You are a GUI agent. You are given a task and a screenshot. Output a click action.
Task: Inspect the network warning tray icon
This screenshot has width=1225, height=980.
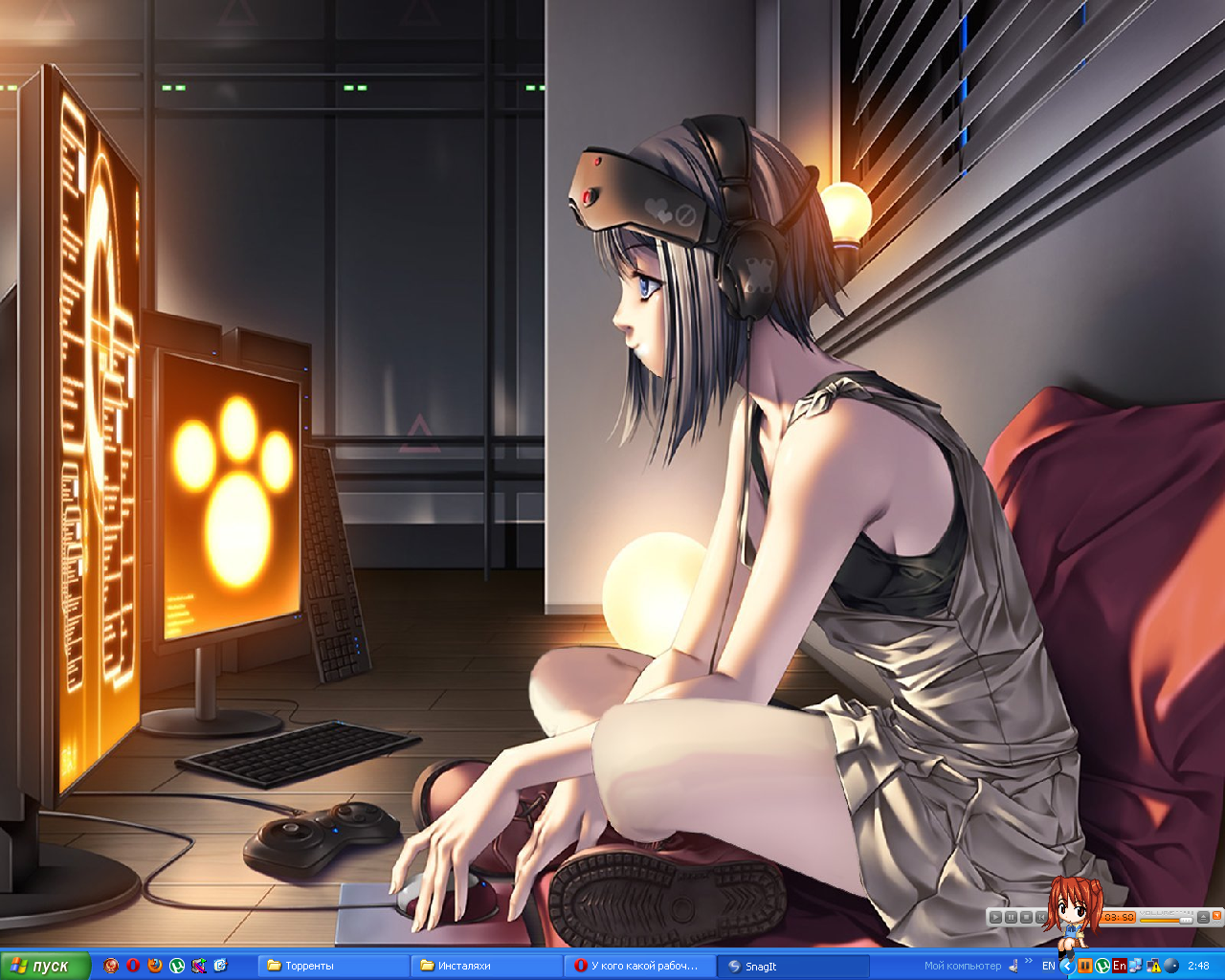point(1153,966)
